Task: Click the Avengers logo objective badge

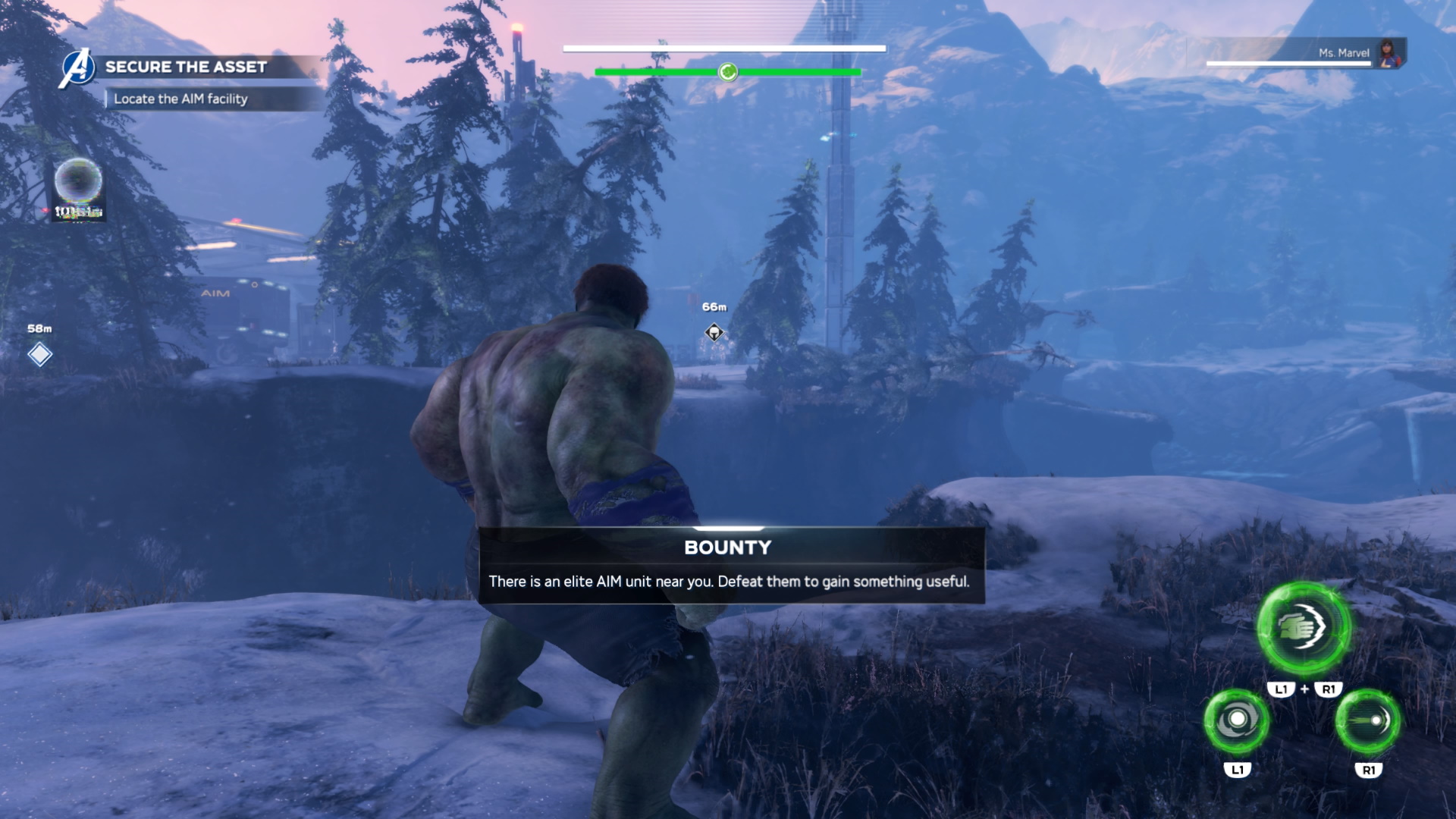Action: 77,68
